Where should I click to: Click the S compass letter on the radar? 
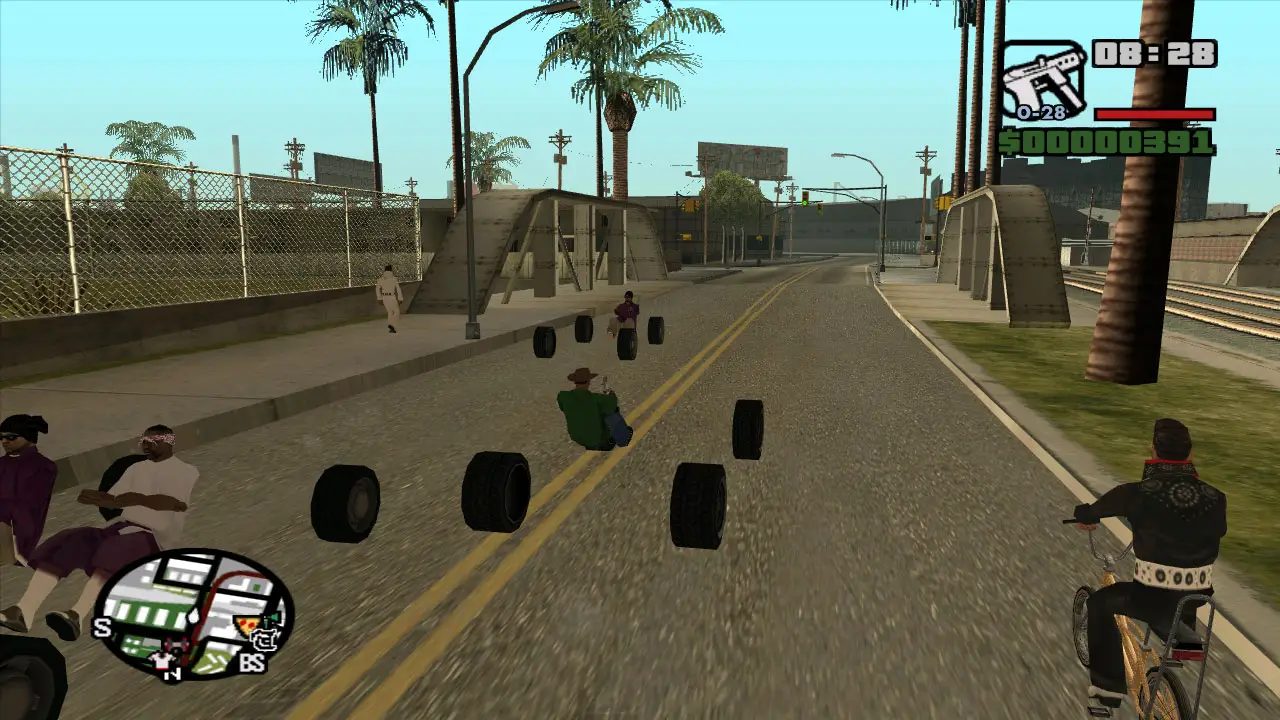tap(101, 627)
